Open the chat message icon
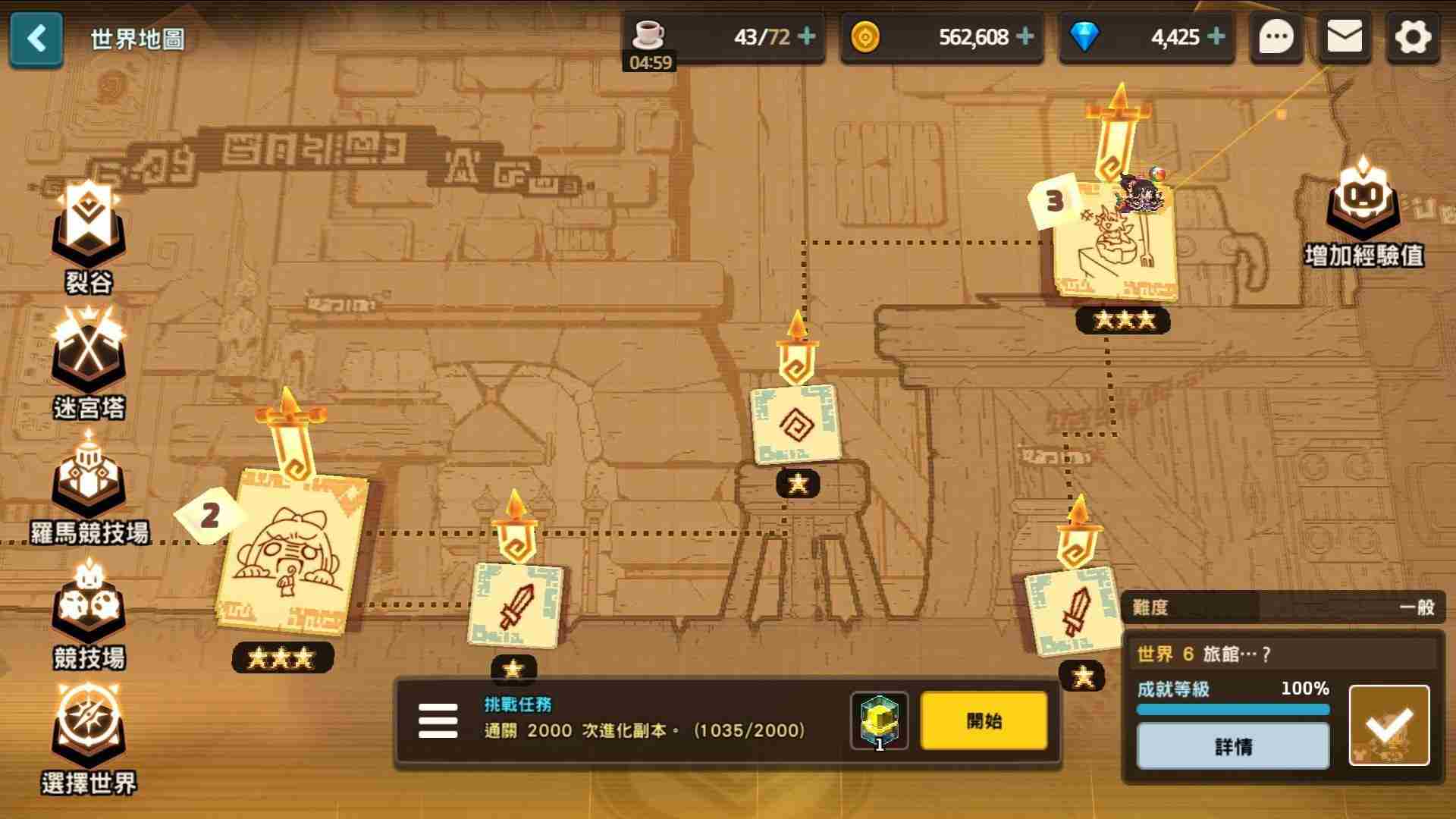Image resolution: width=1456 pixels, height=819 pixels. click(1276, 36)
